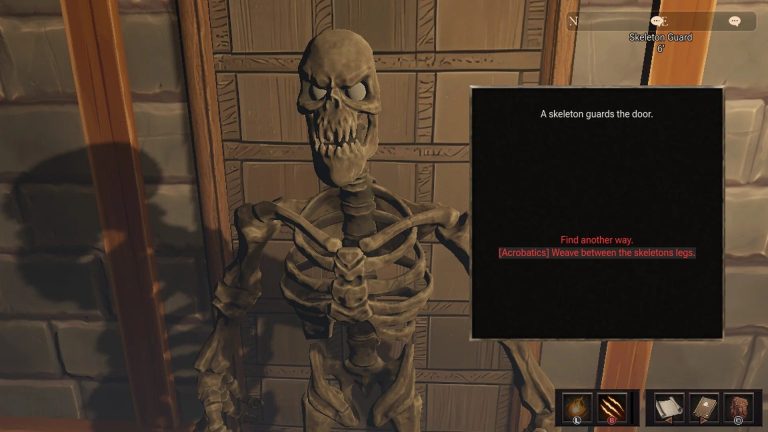
Task: Click the Skeleton Guard speech marker on compass
Action: [x=657, y=21]
